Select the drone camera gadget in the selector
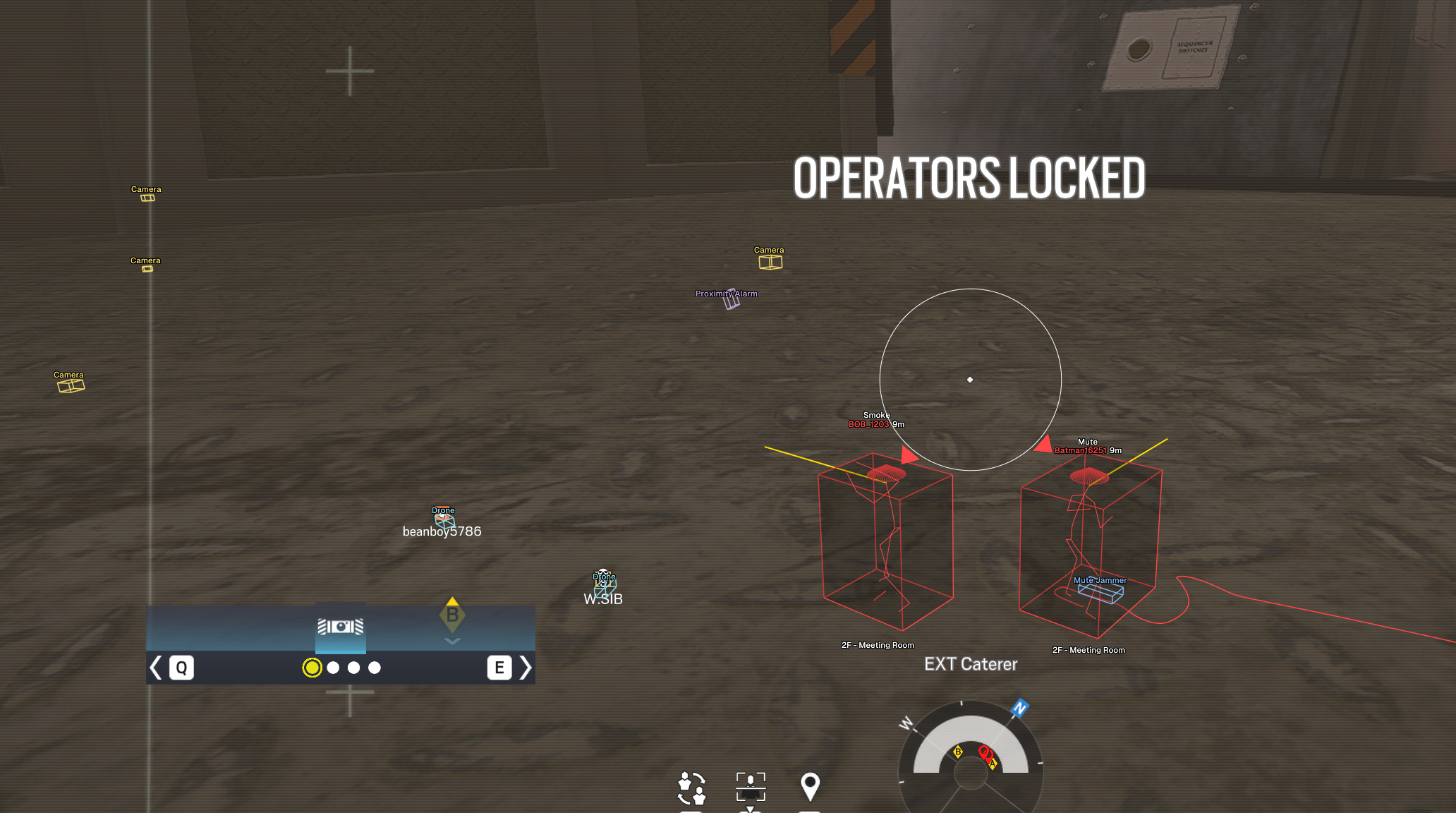 coord(341,628)
